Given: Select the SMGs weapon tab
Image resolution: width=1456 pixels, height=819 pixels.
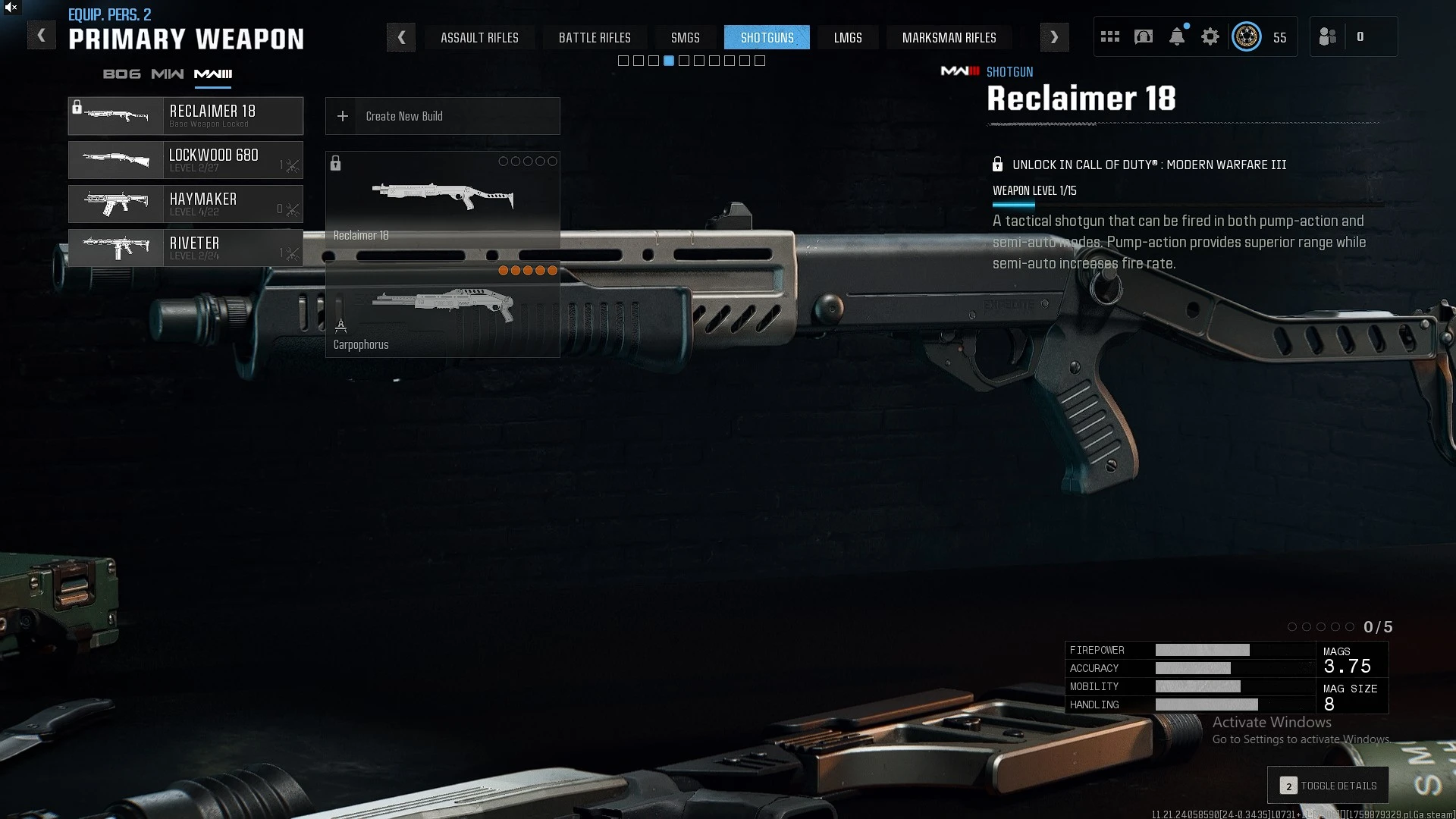Looking at the screenshot, I should (x=685, y=37).
